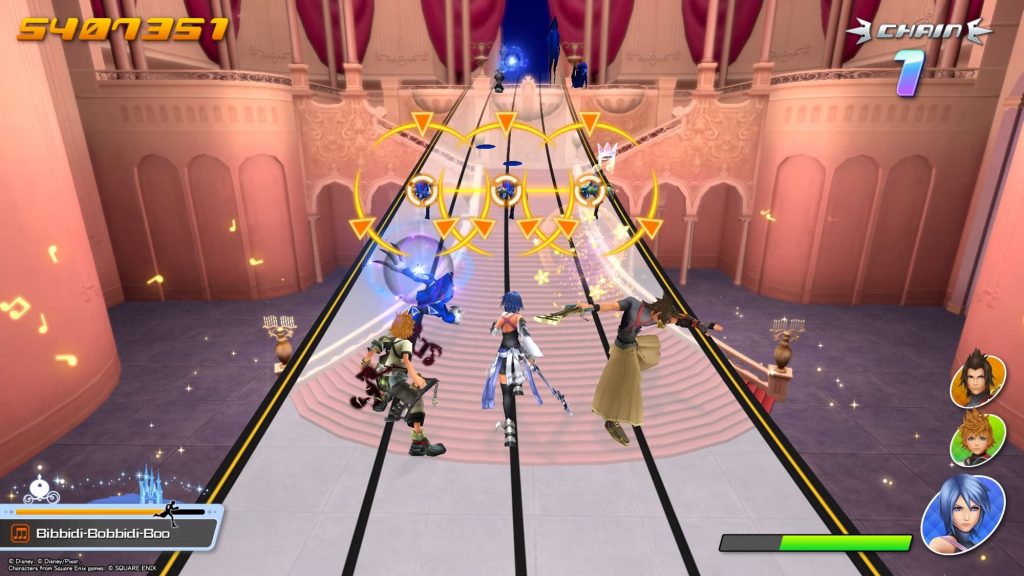The width and height of the screenshot is (1024, 576).
Task: Click the orange music note icon
Action: (20, 533)
